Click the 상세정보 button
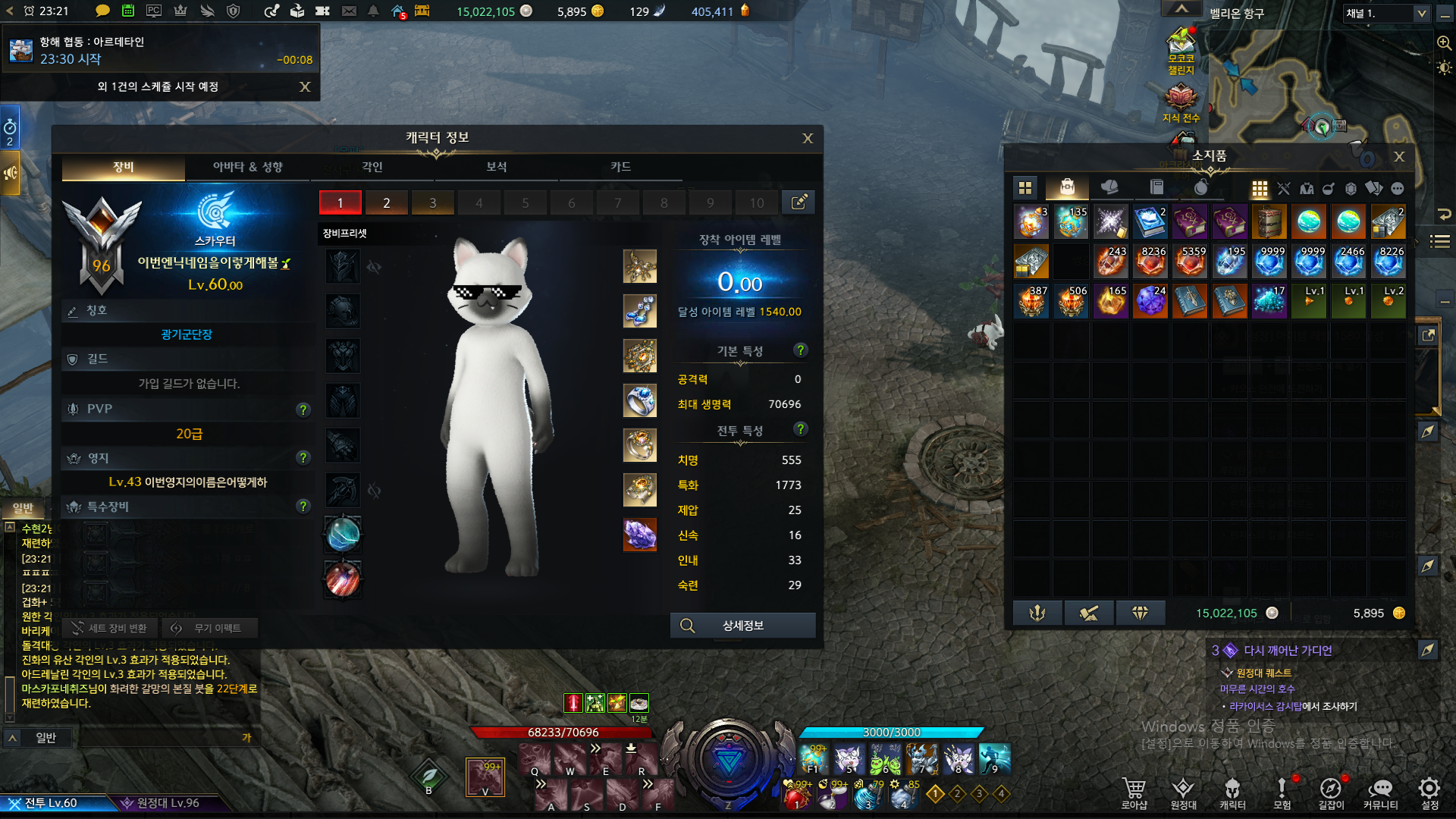 (x=742, y=626)
